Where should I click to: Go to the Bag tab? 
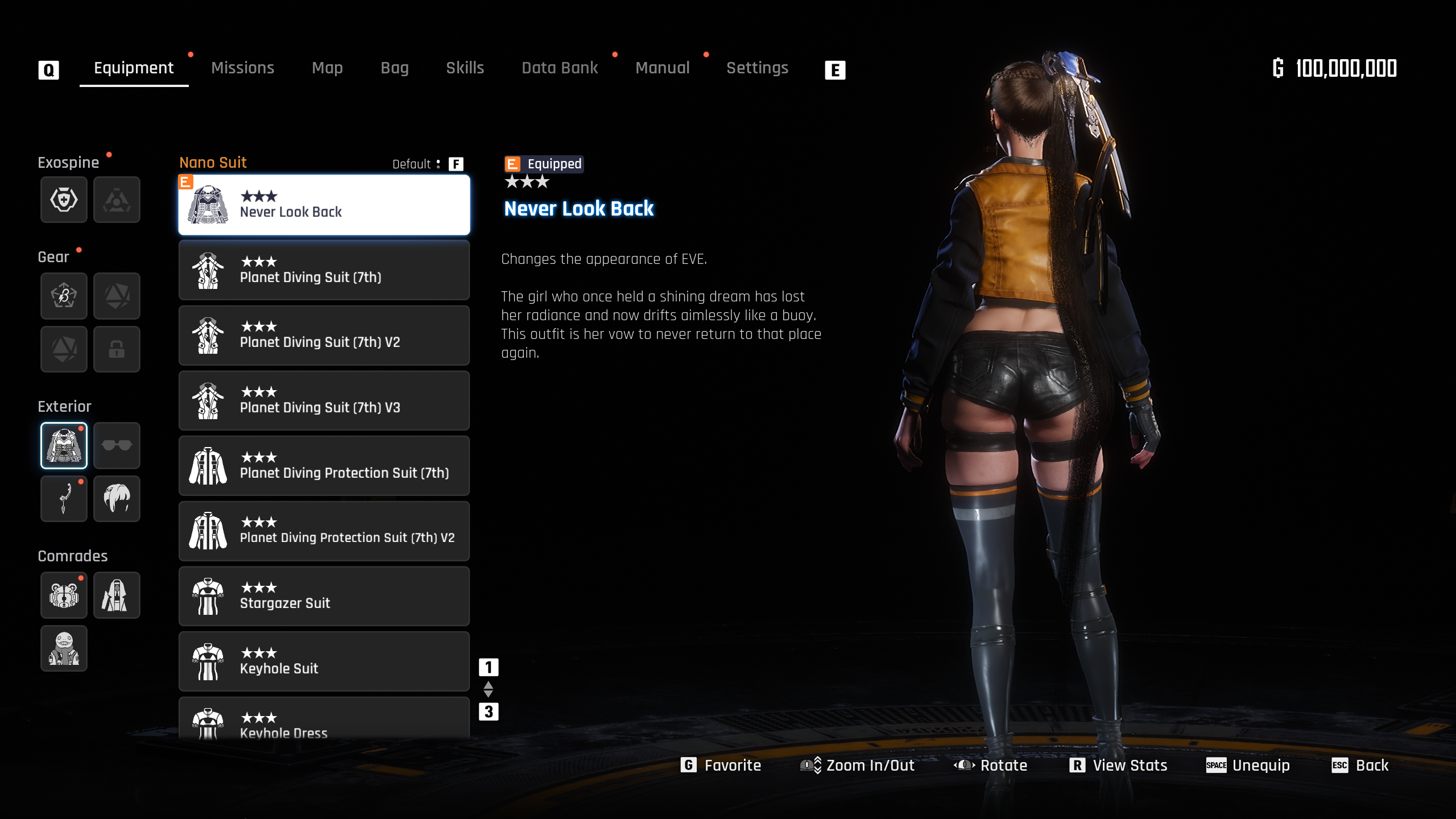[x=394, y=68]
